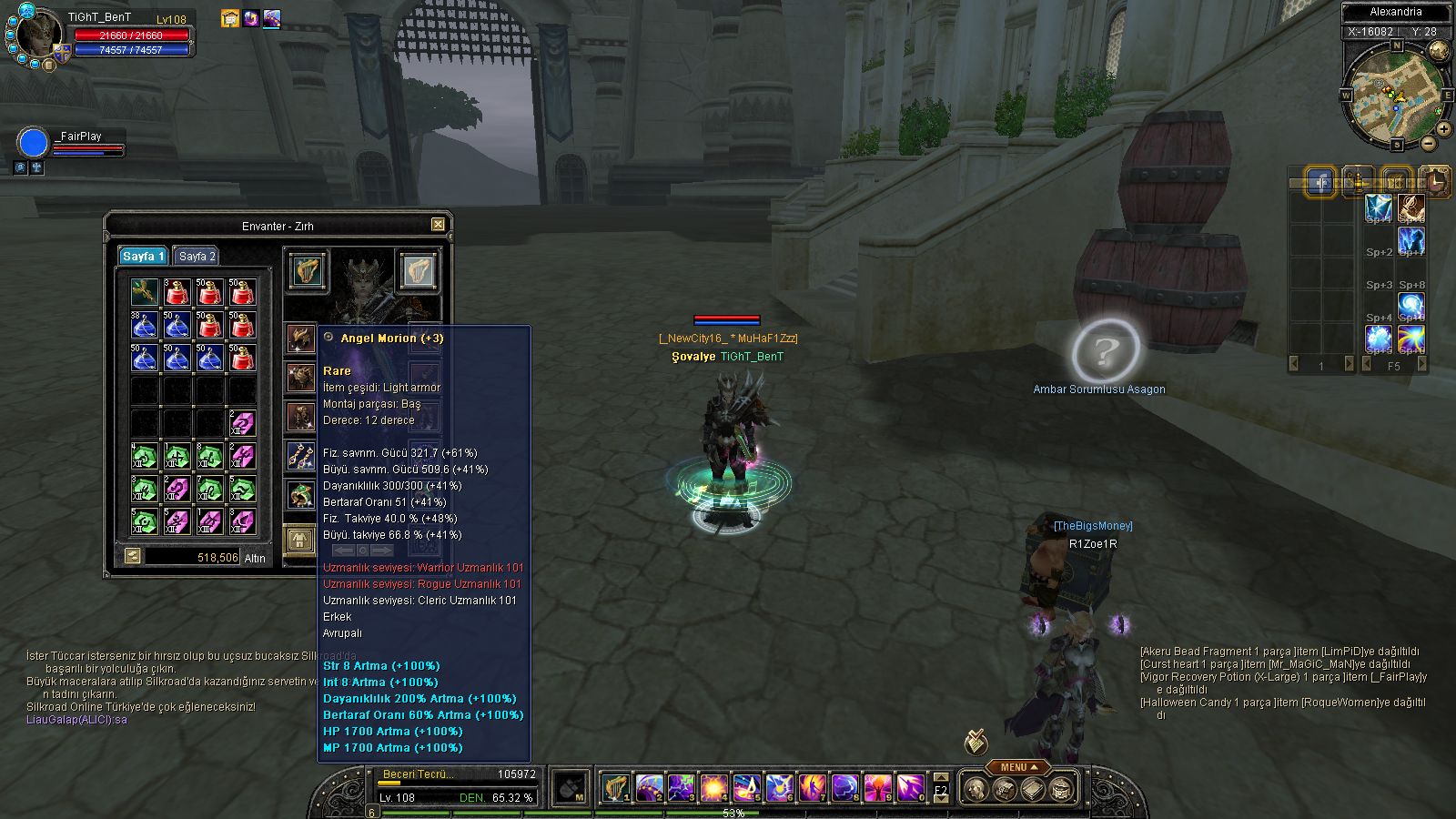Select the _FairPlay party member portrait

33,144
